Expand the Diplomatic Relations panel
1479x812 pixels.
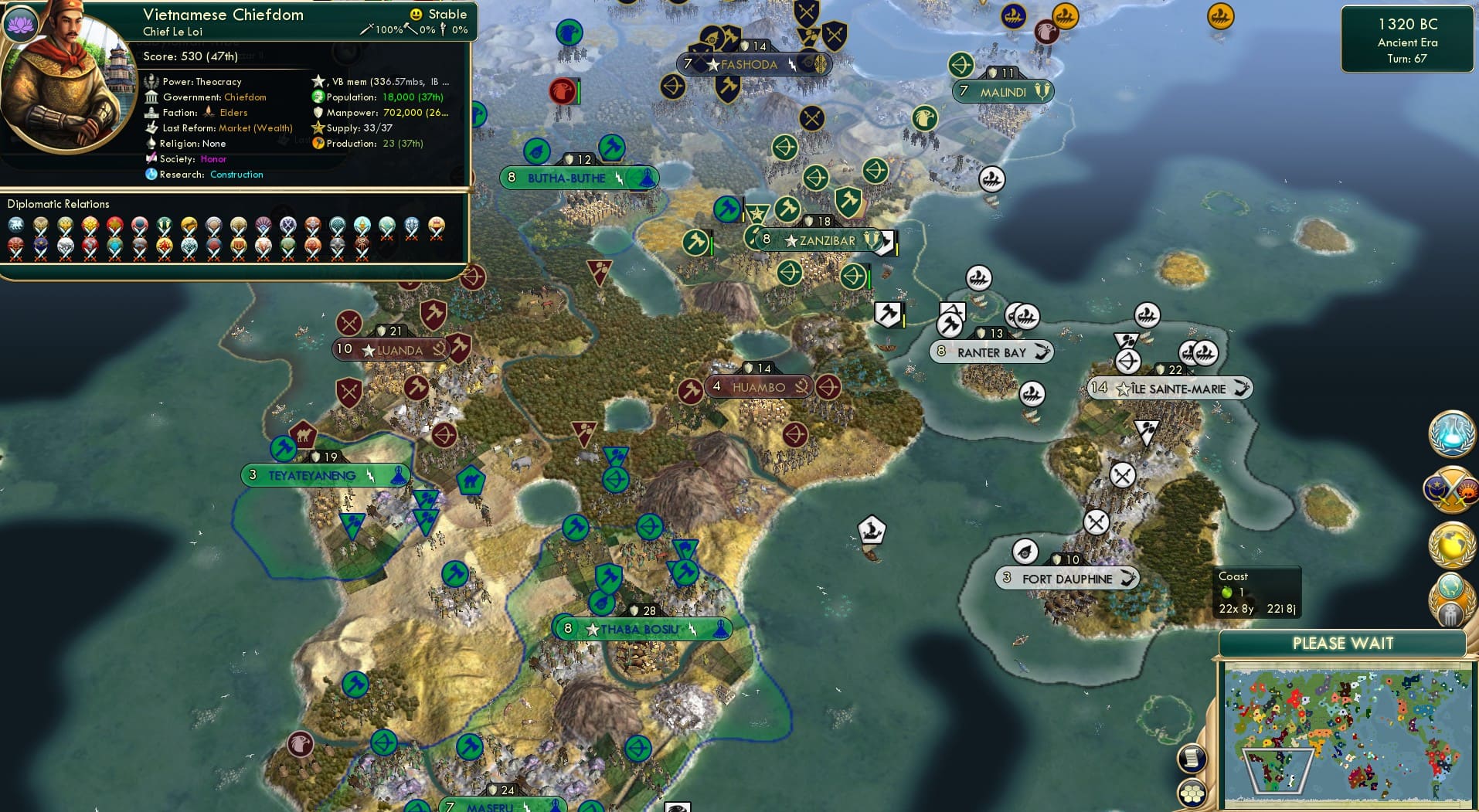[x=58, y=204]
